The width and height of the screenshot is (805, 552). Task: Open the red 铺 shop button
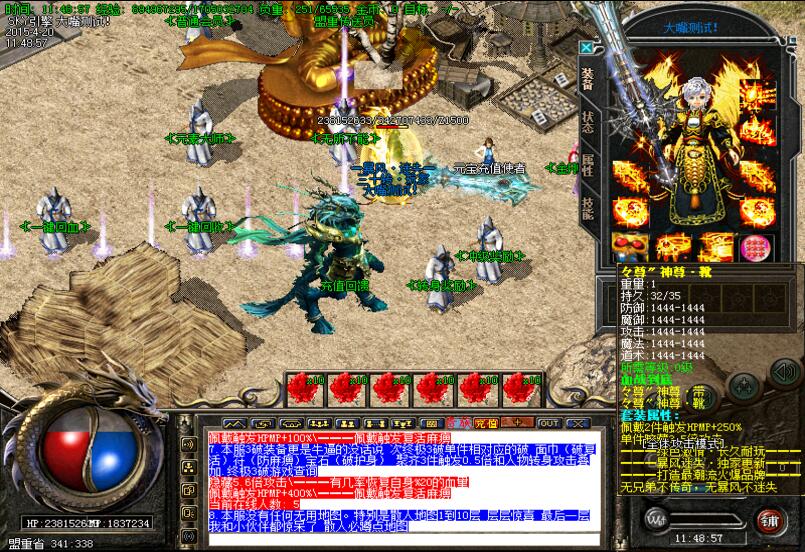click(768, 519)
